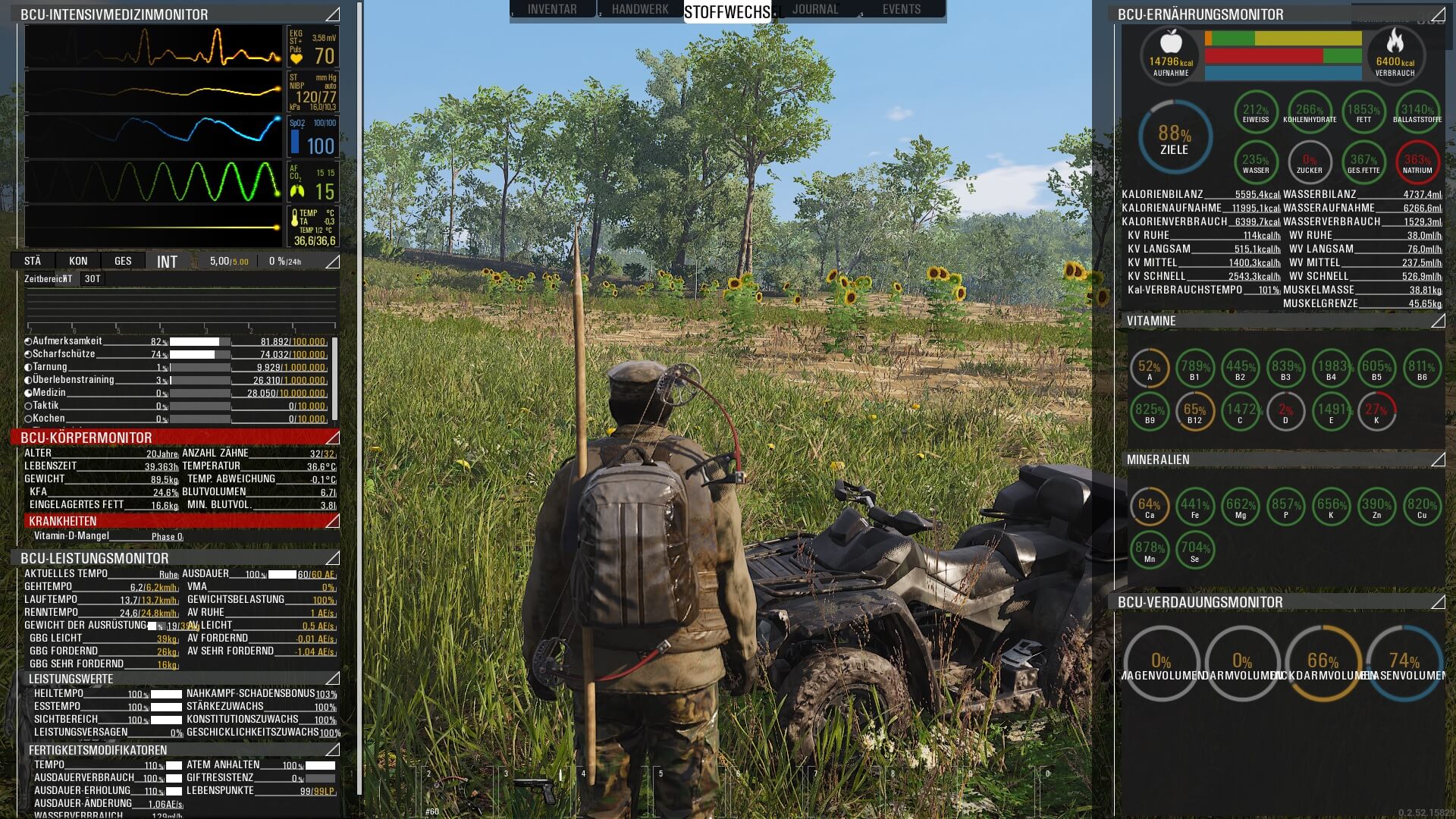Select the Scharfschütze skill row

tap(64, 354)
